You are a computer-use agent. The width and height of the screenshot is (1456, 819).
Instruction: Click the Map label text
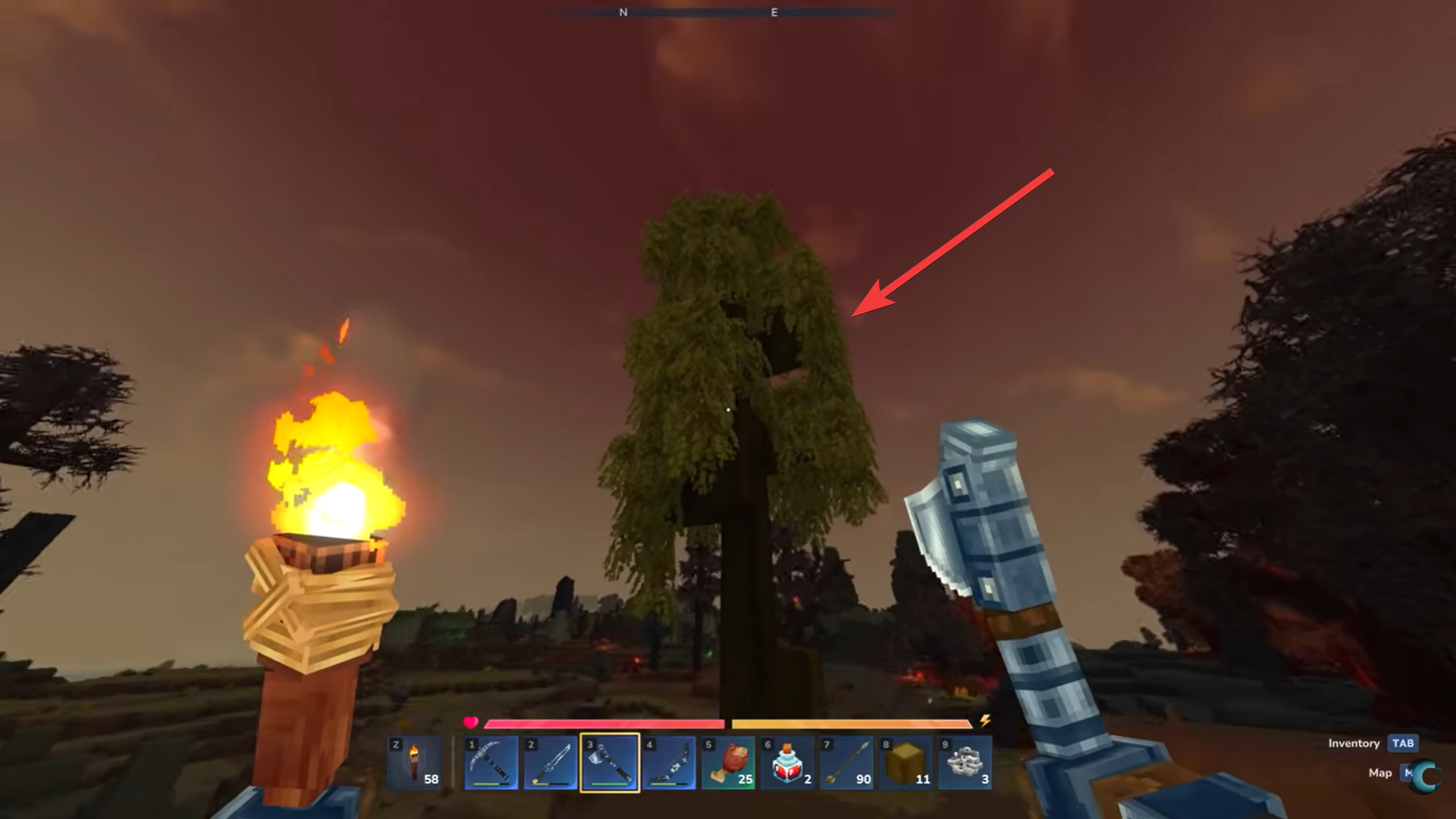click(x=1381, y=773)
